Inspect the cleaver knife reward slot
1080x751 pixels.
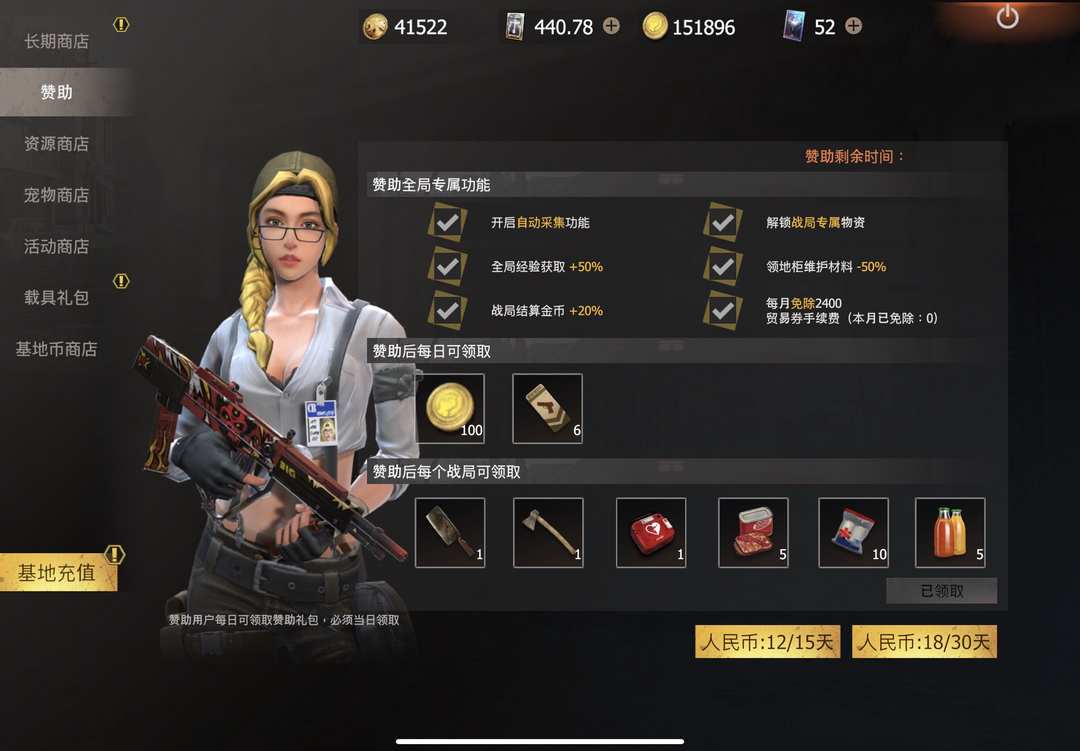click(450, 532)
